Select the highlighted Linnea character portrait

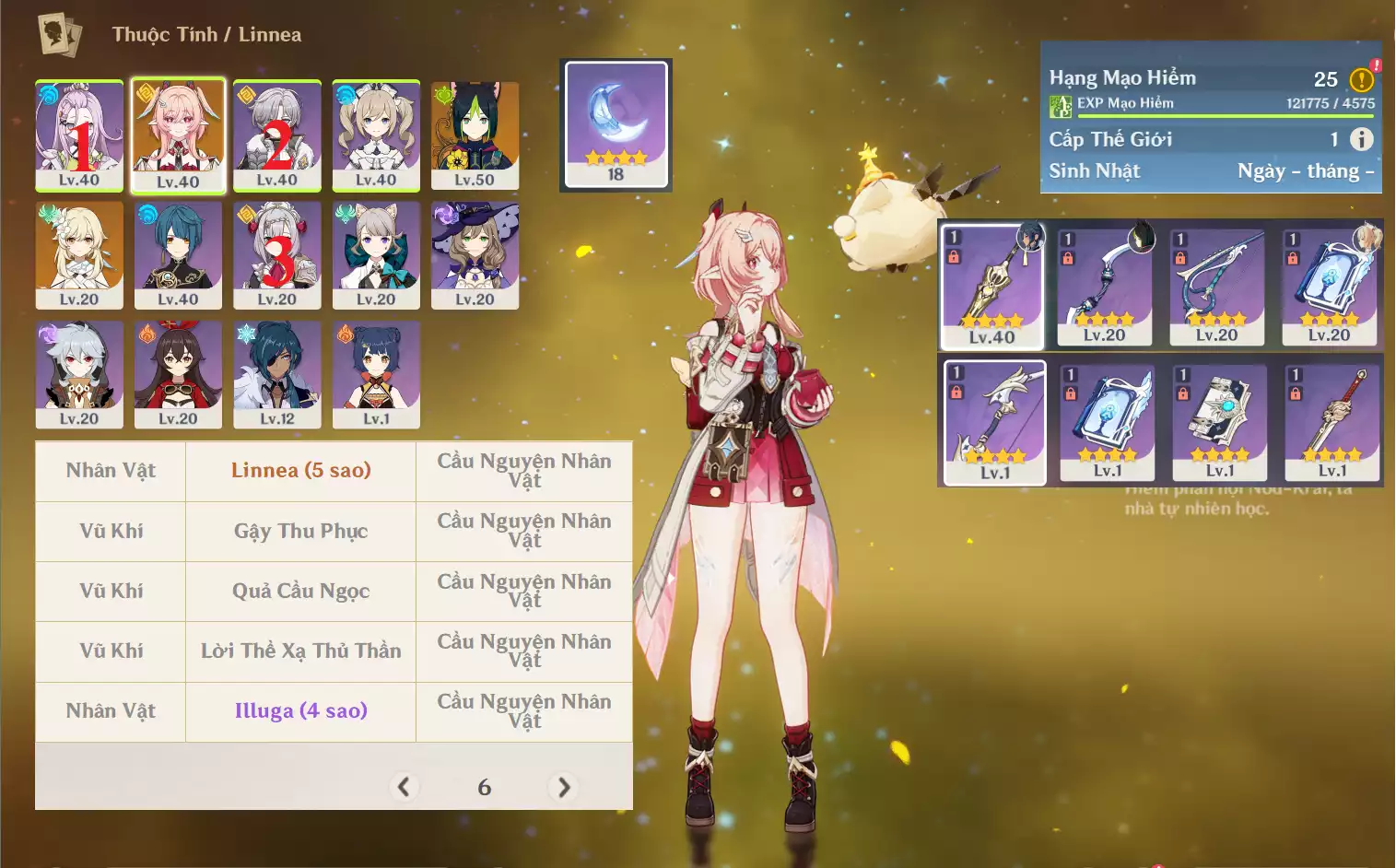coord(178,135)
